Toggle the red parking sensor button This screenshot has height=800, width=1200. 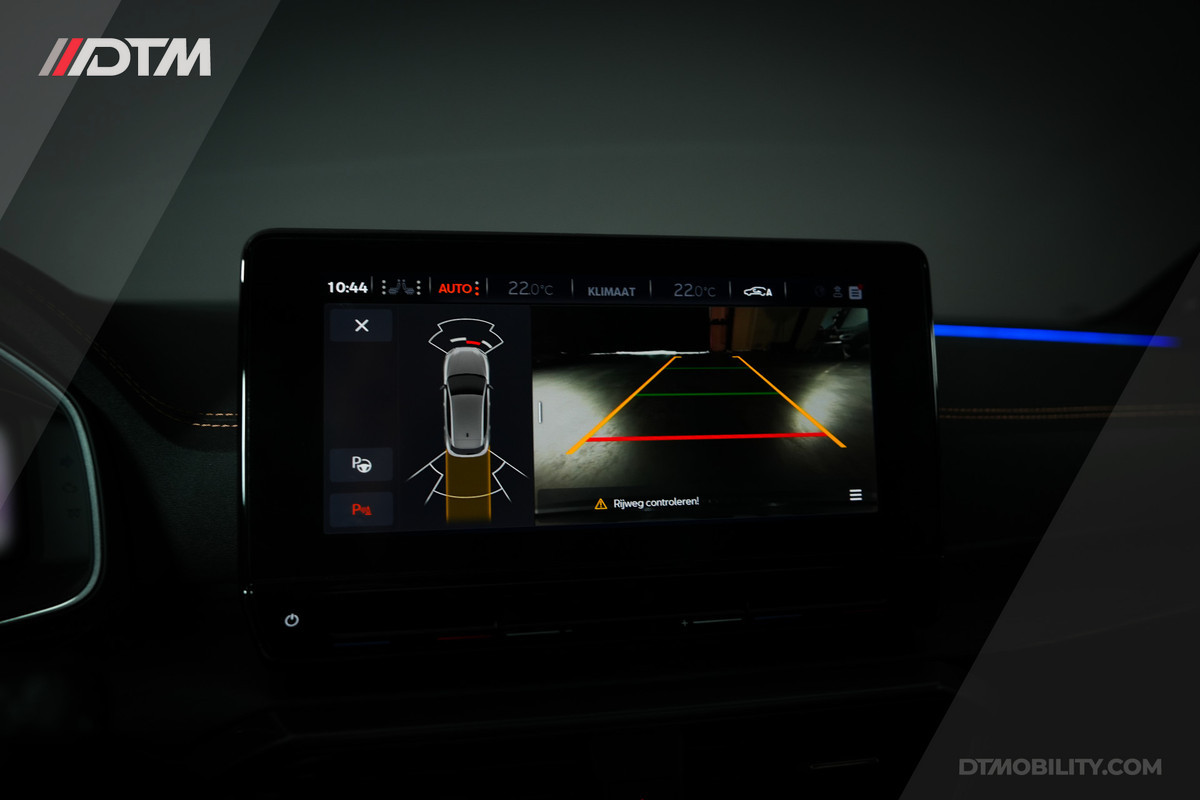361,510
